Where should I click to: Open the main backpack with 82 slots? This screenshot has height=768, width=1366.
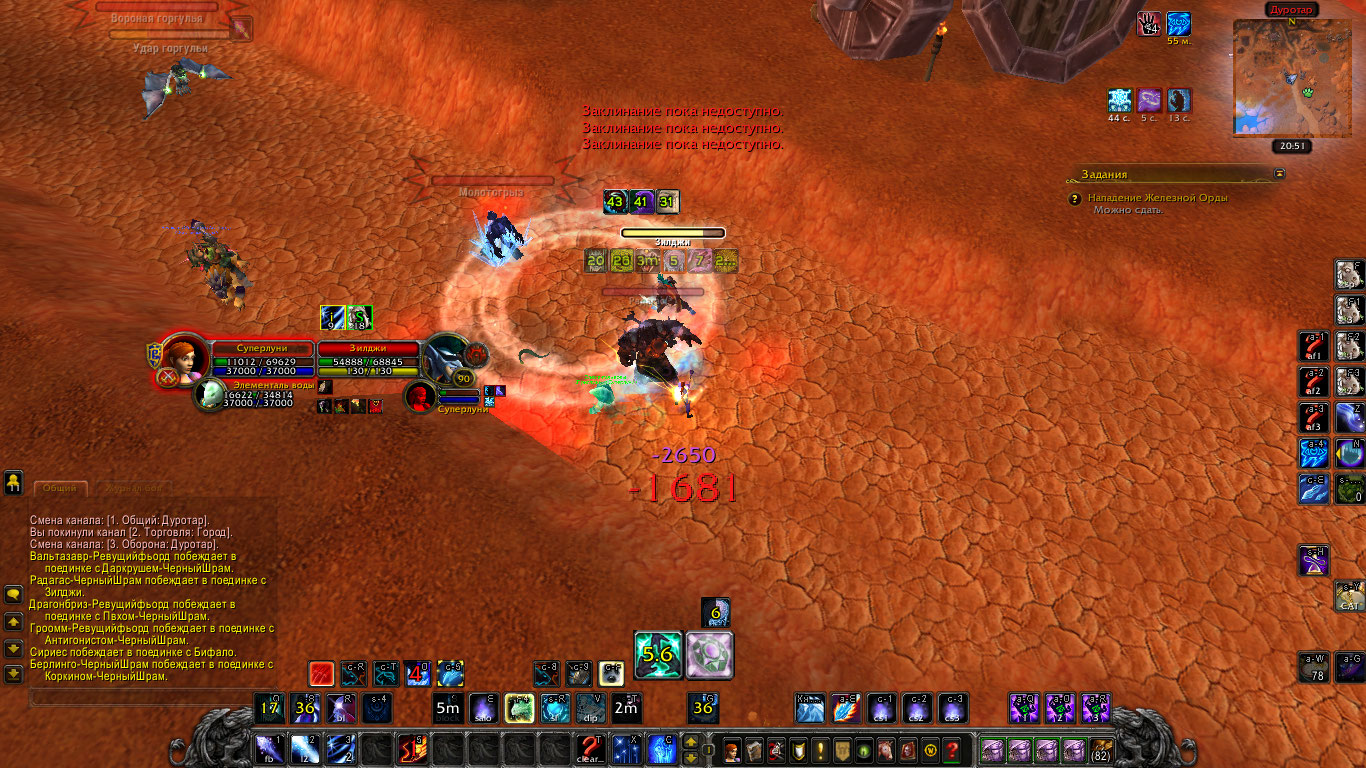click(x=1101, y=749)
